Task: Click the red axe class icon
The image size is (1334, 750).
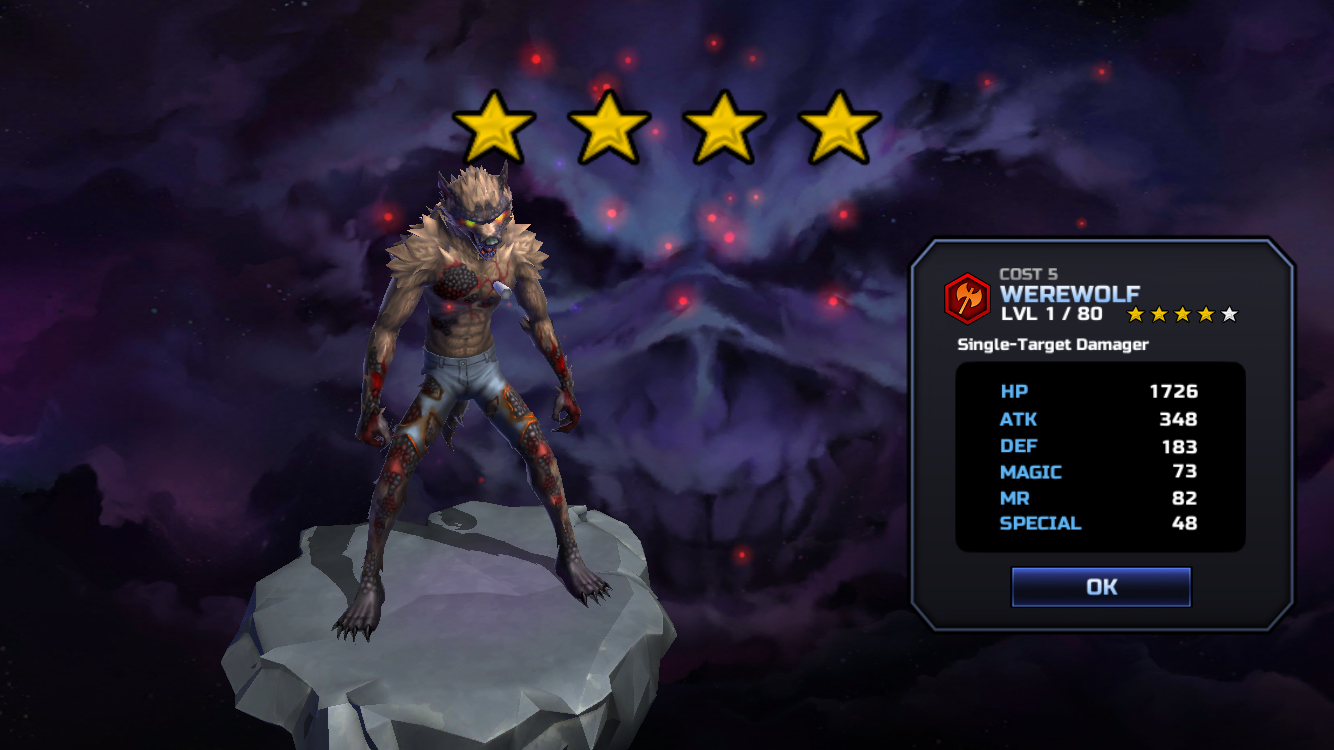Action: 968,297
